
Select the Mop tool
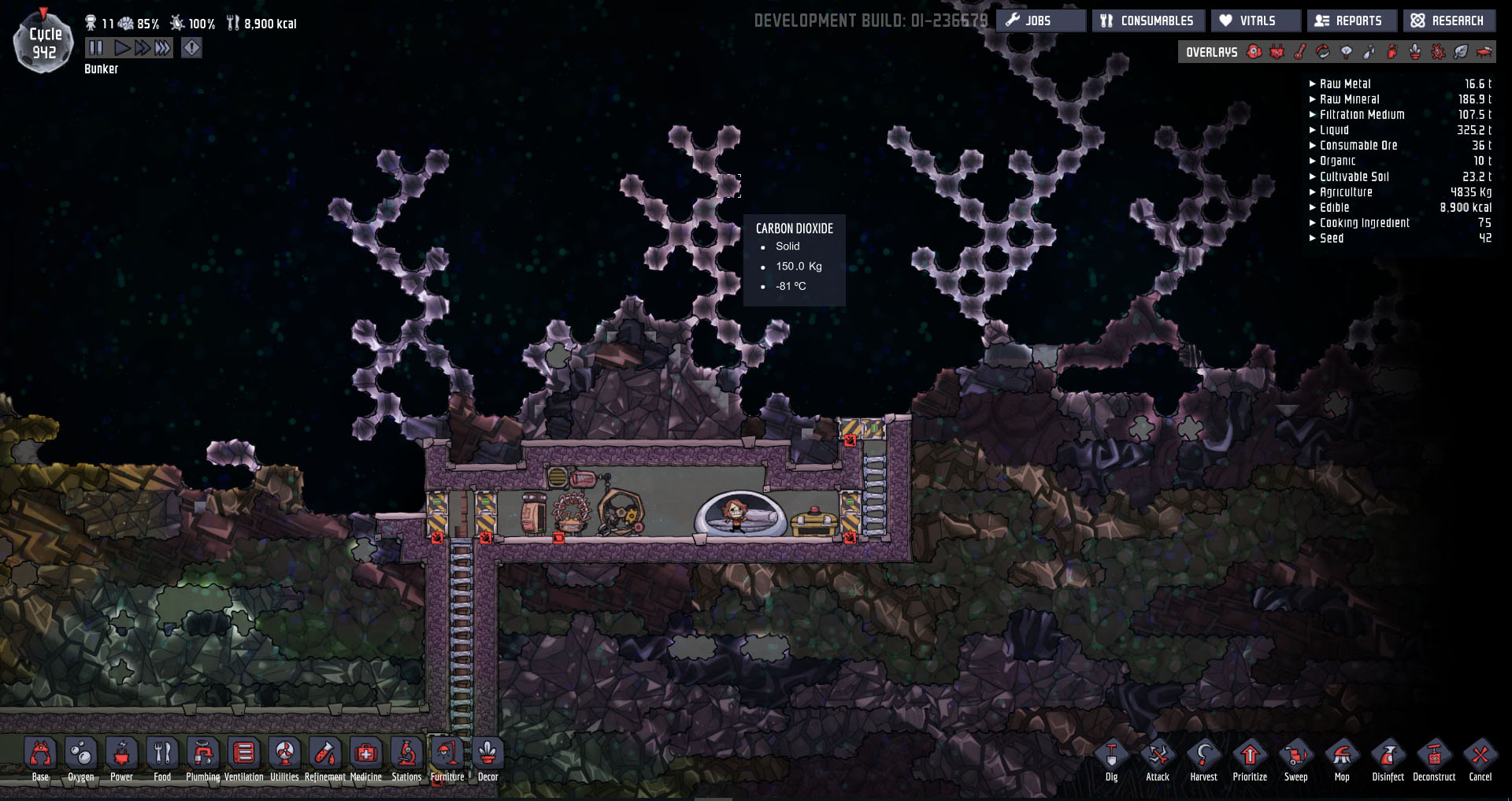point(1342,758)
